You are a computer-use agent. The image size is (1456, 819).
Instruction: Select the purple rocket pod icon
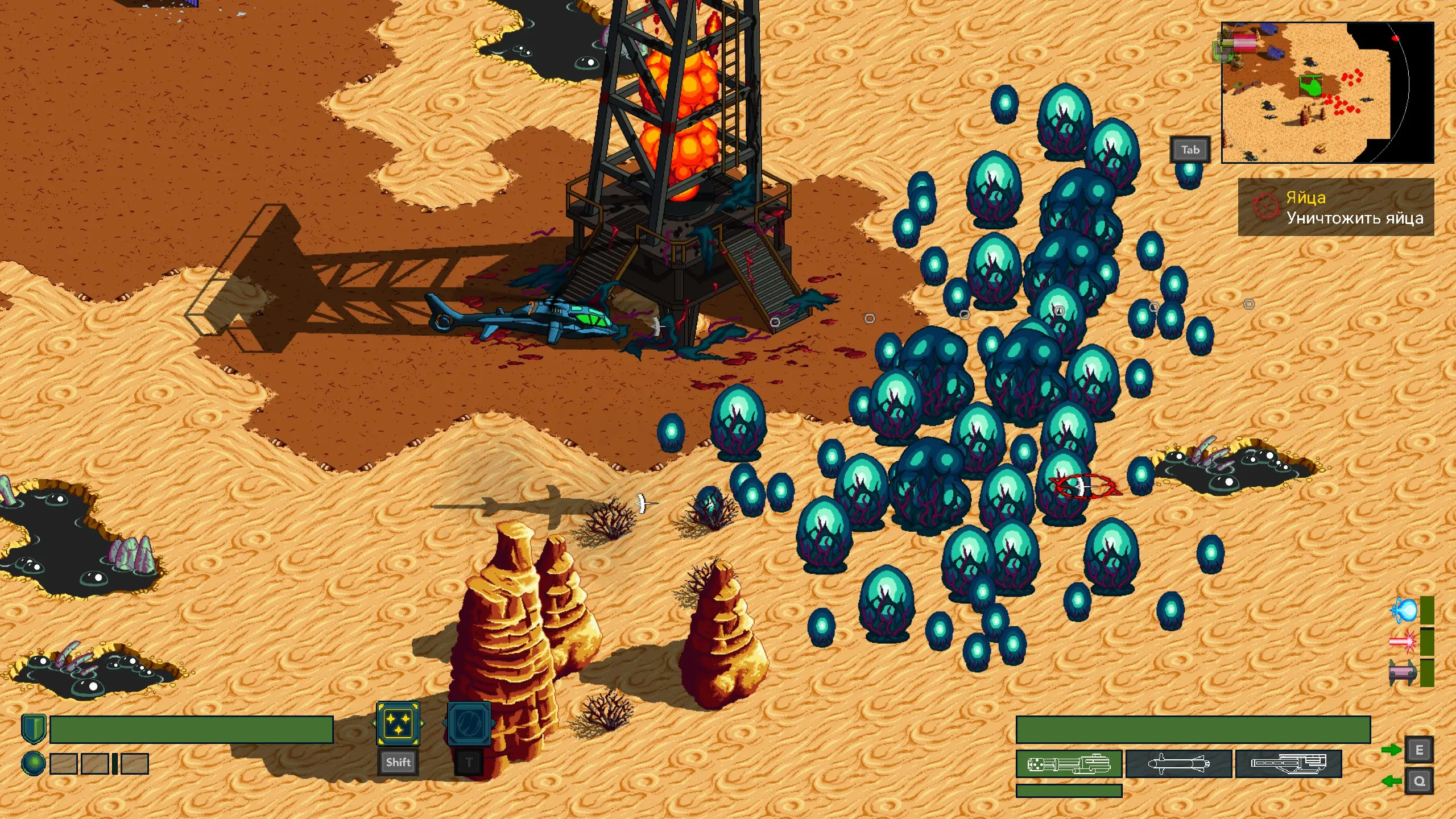click(x=1403, y=673)
